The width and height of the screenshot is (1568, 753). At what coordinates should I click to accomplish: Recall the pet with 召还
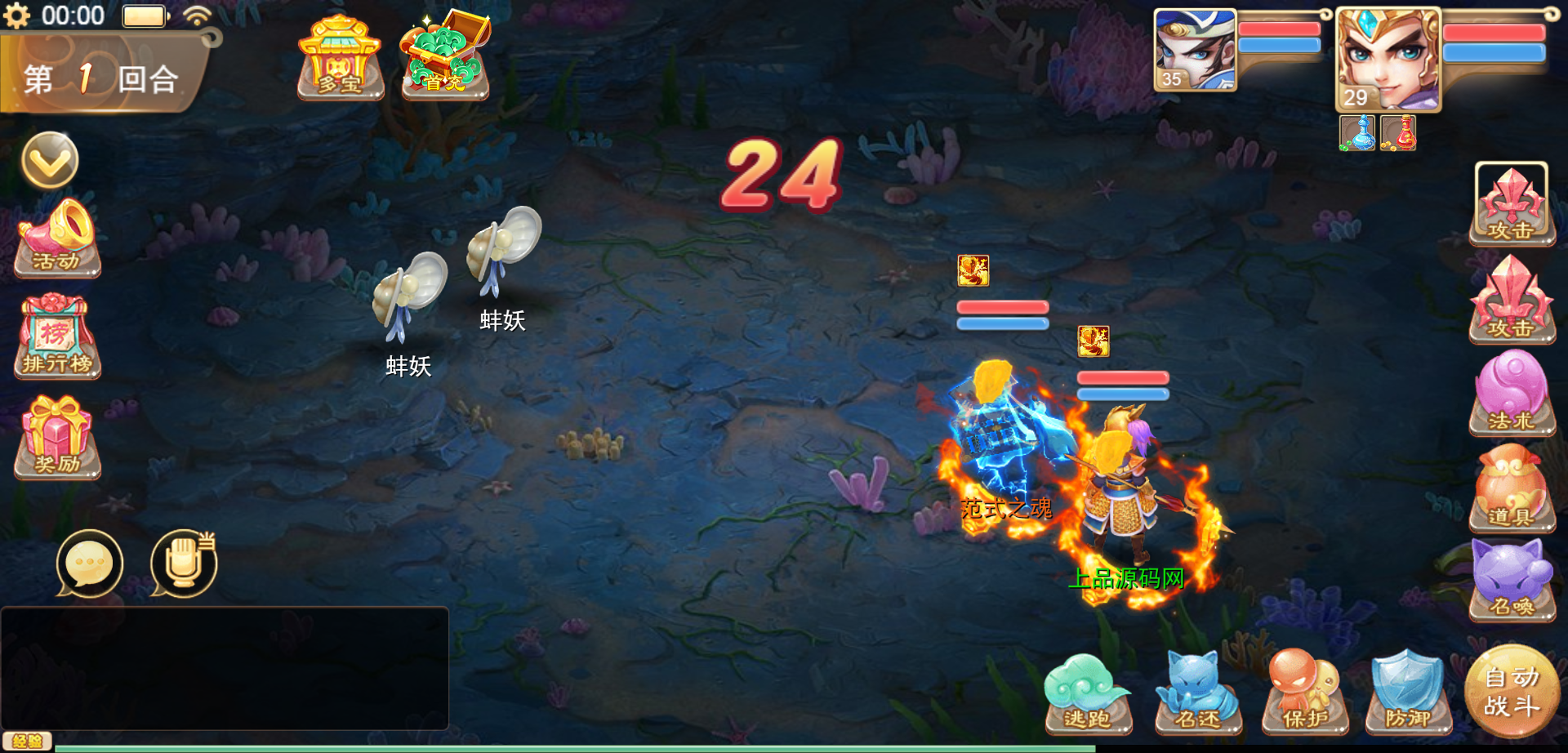point(1198,694)
